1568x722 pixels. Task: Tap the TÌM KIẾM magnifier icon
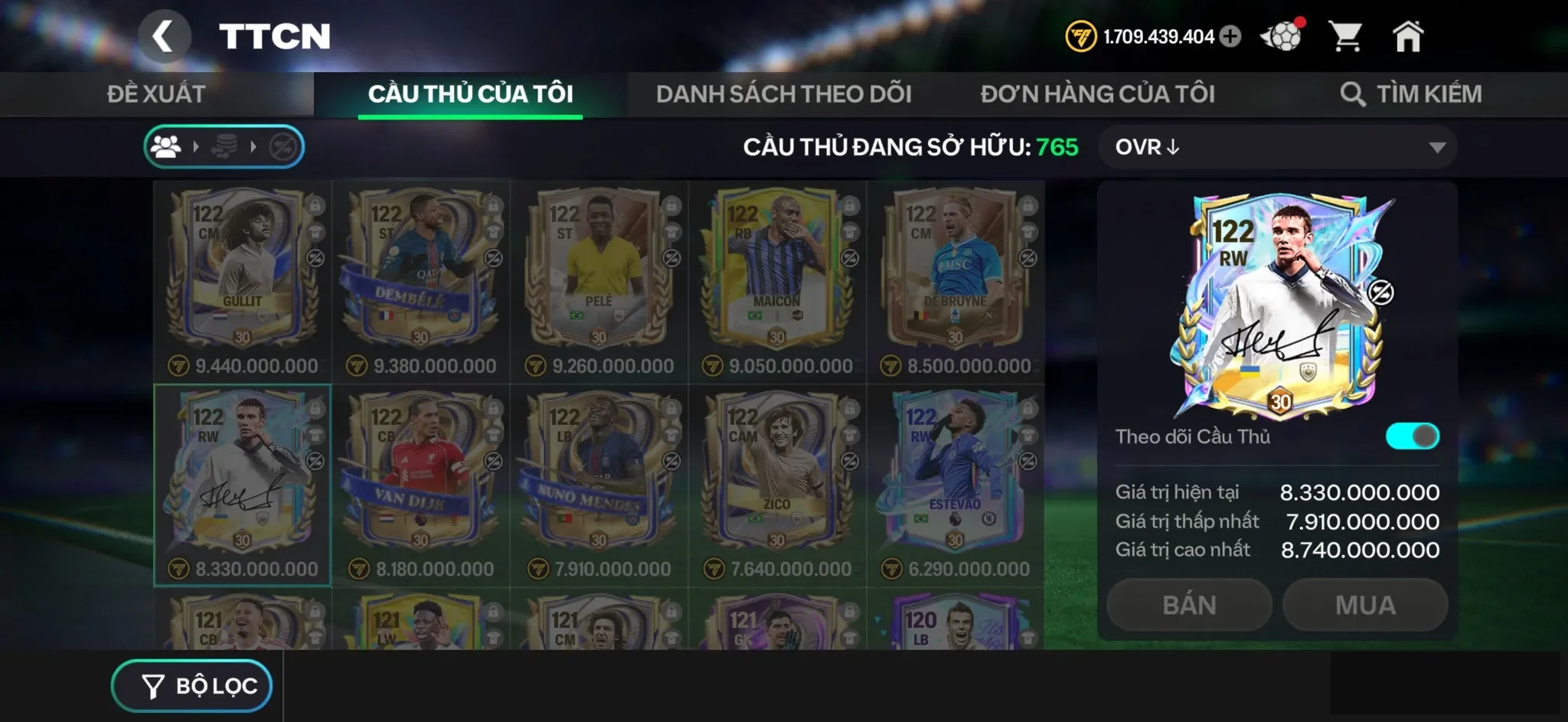coord(1355,93)
